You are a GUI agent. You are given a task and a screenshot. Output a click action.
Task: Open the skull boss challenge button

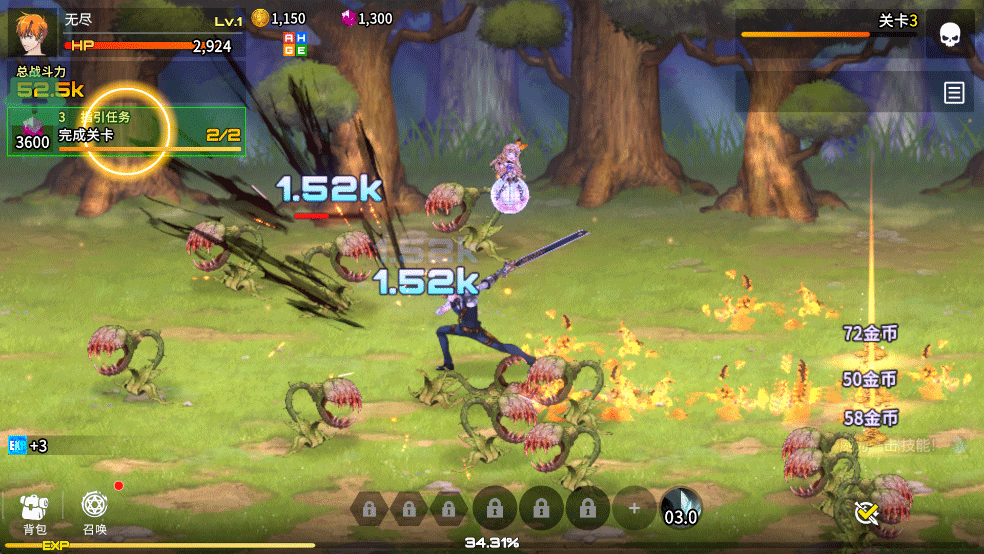click(950, 35)
